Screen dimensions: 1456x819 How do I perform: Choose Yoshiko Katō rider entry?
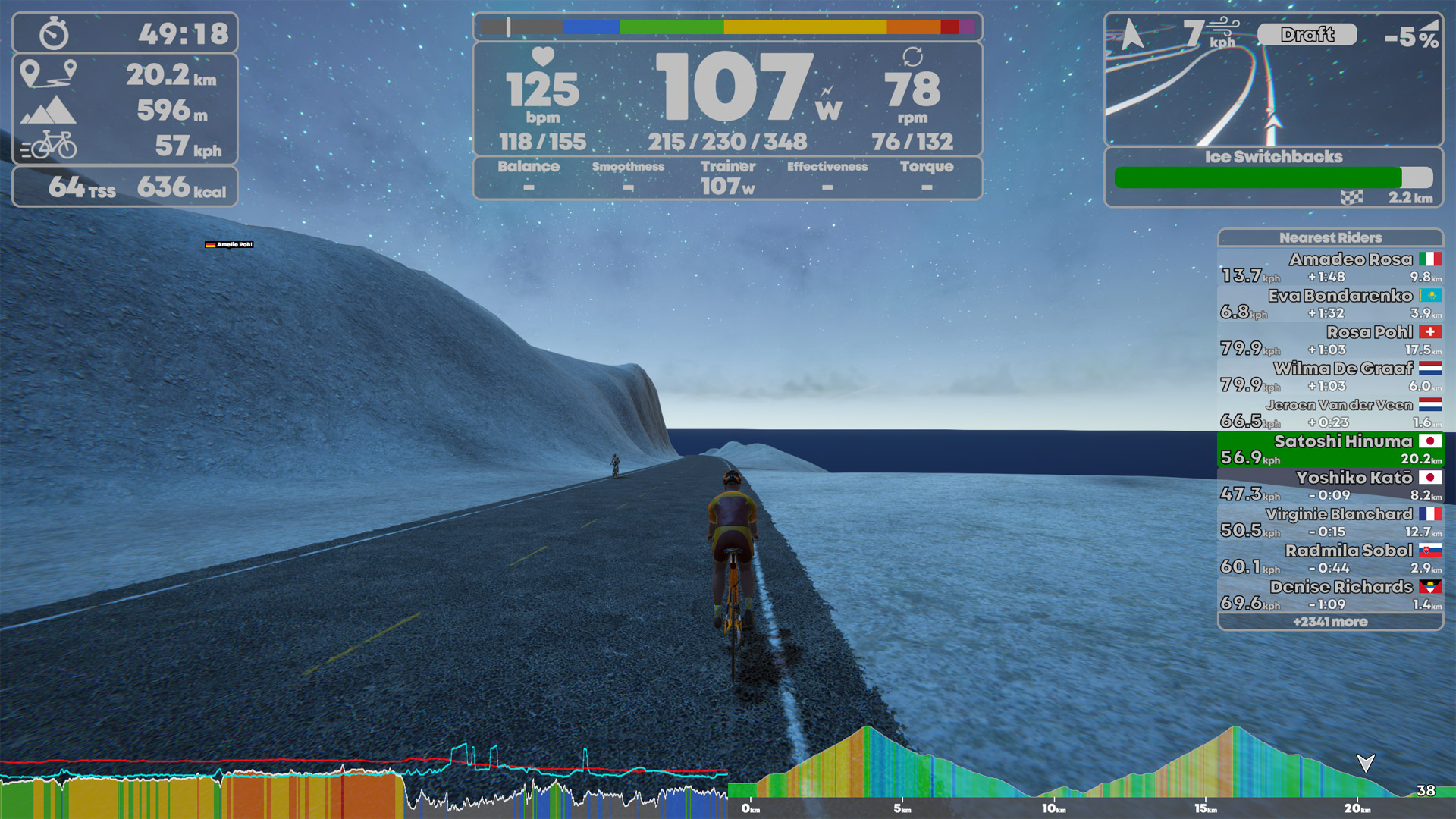pyautogui.click(x=1330, y=486)
